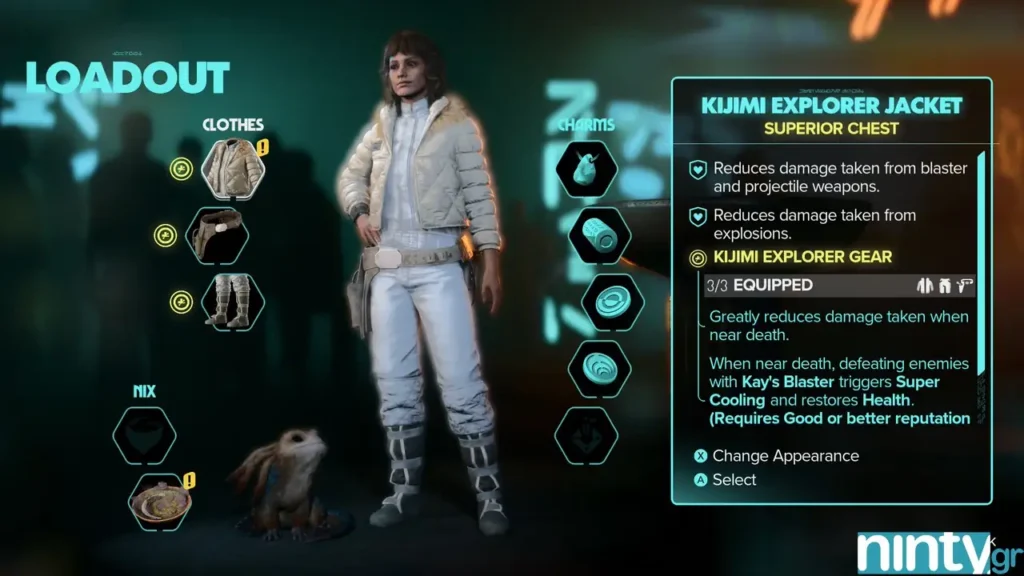
Task: Open the Kijimi Explorer Gear set bonus section
Action: coord(802,257)
